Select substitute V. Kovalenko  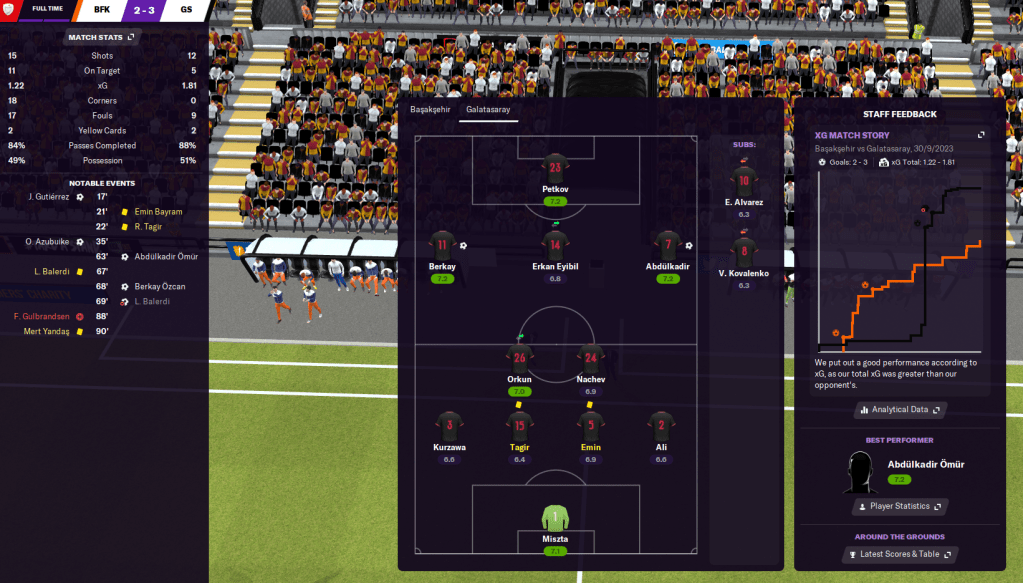point(743,254)
